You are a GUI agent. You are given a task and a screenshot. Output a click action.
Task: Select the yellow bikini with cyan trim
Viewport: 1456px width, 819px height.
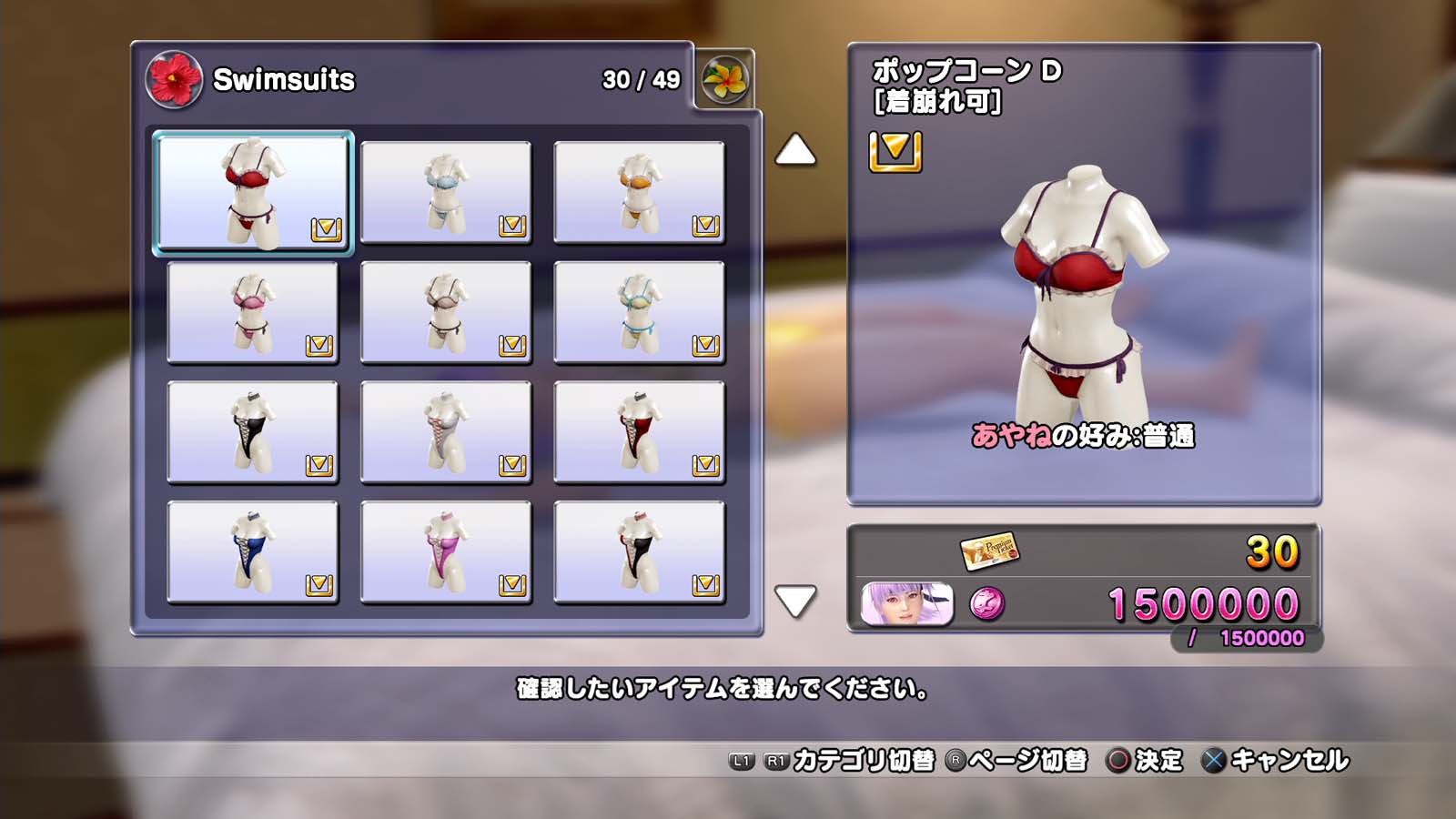639,312
